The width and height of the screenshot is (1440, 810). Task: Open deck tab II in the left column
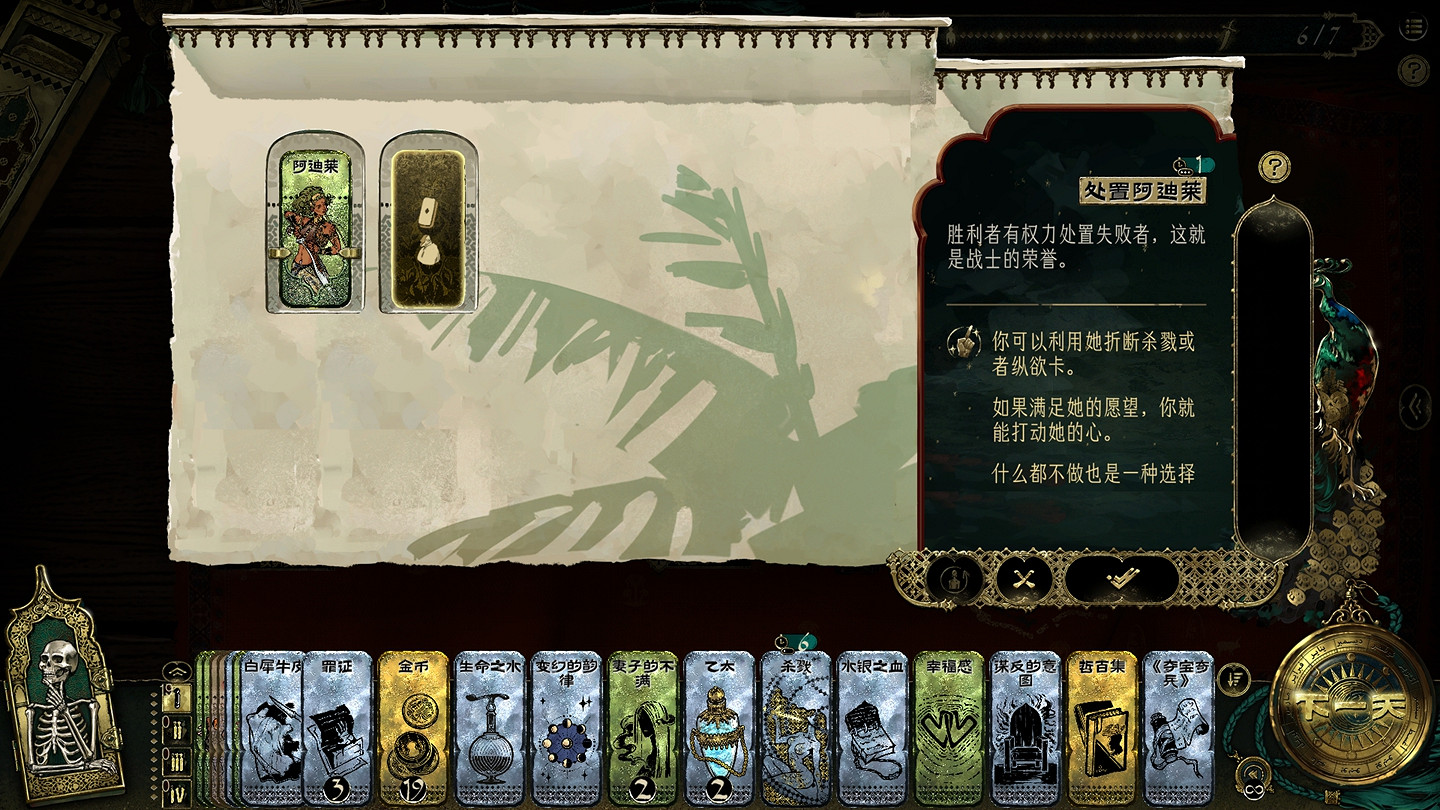point(177,730)
